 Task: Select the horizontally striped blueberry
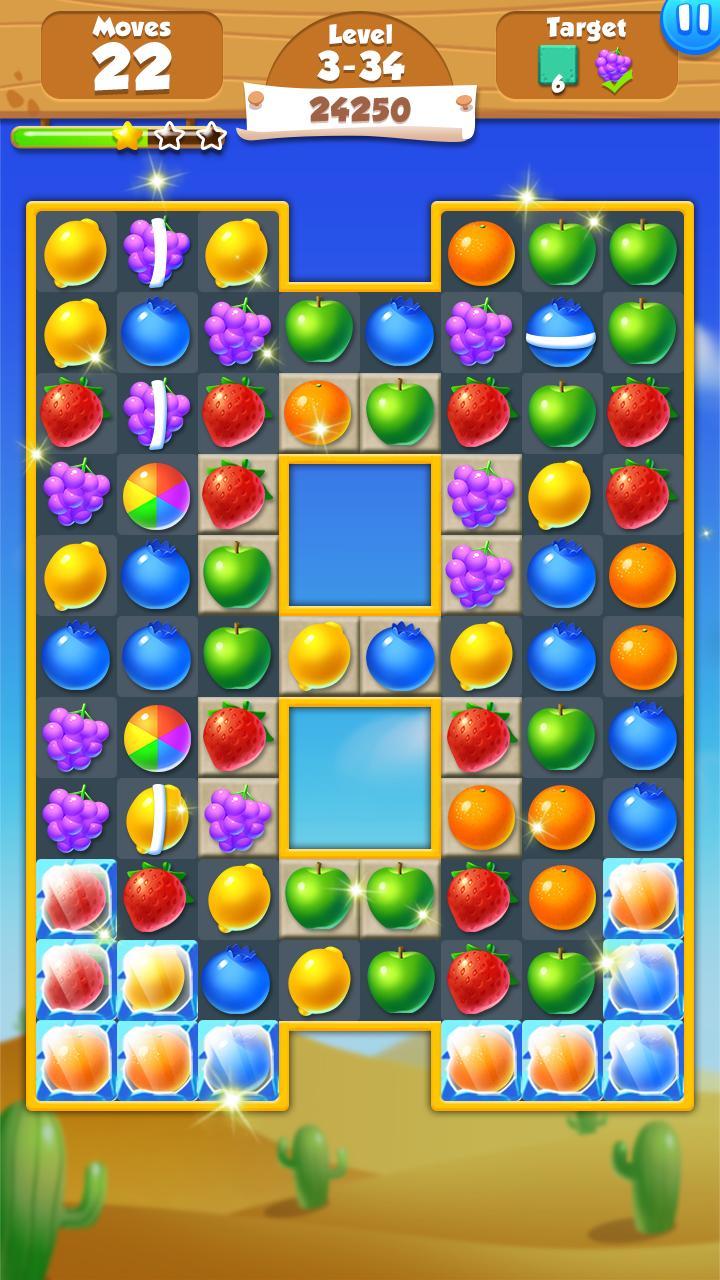pos(561,333)
